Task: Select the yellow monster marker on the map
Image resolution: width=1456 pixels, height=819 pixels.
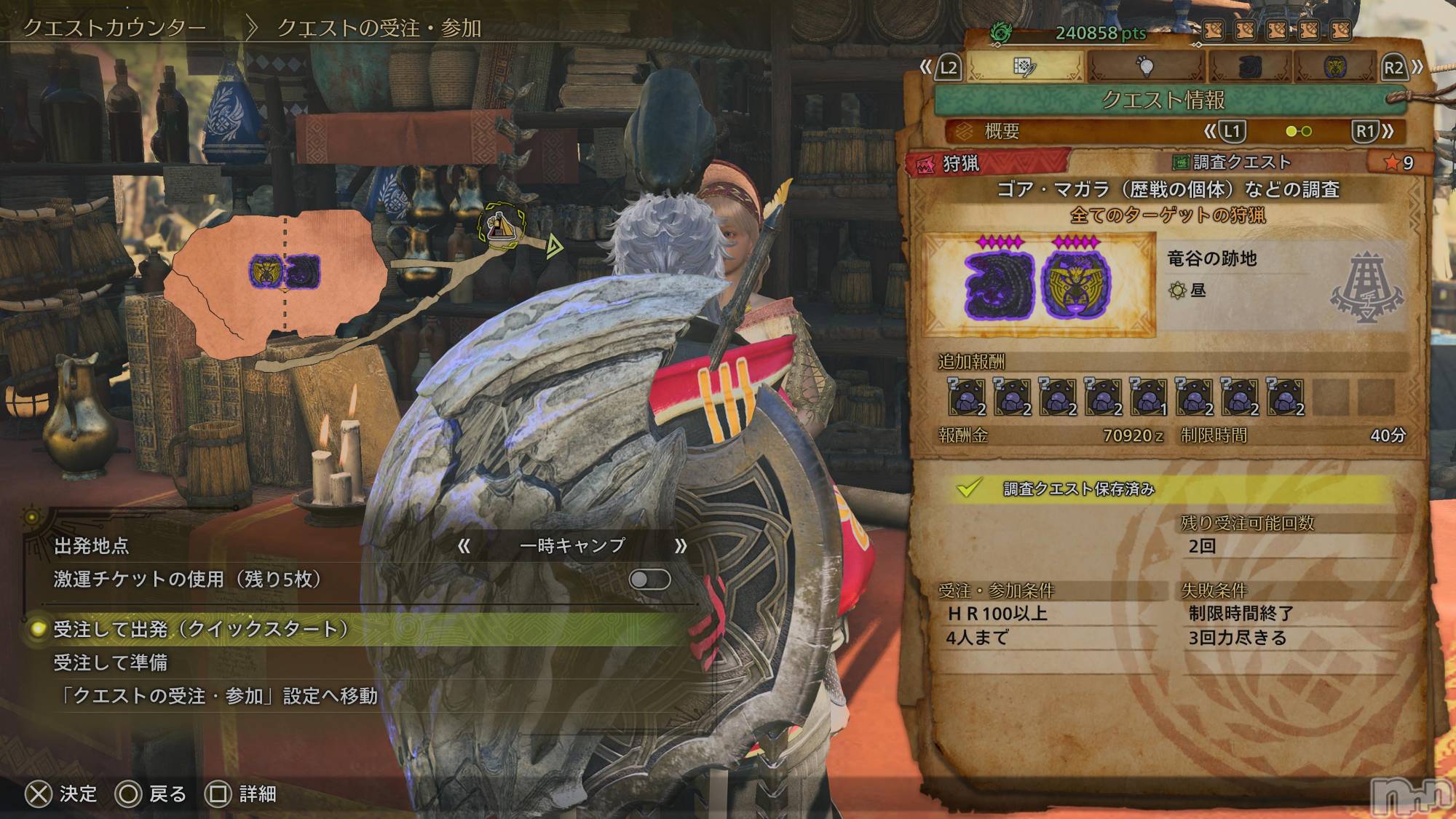Action: [264, 271]
